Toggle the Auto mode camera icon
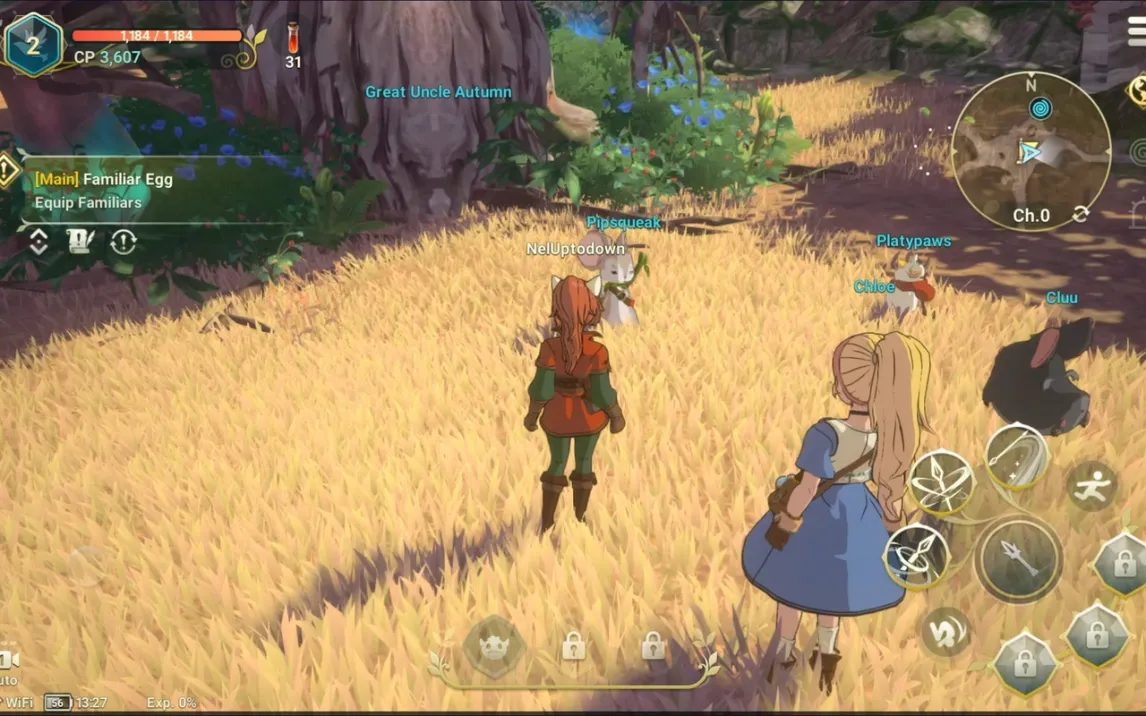 point(8,660)
